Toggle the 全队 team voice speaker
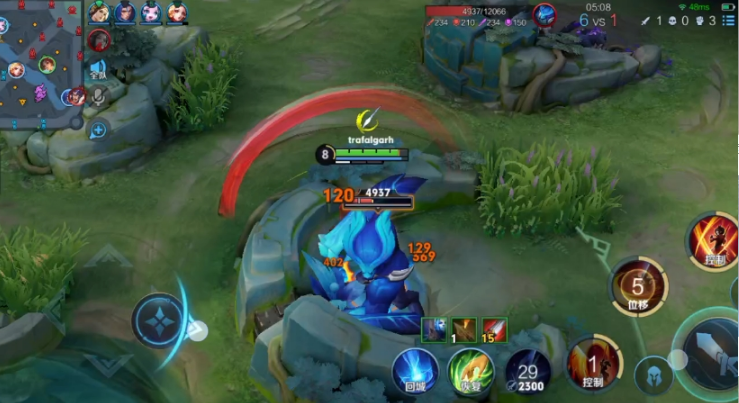 click(98, 70)
